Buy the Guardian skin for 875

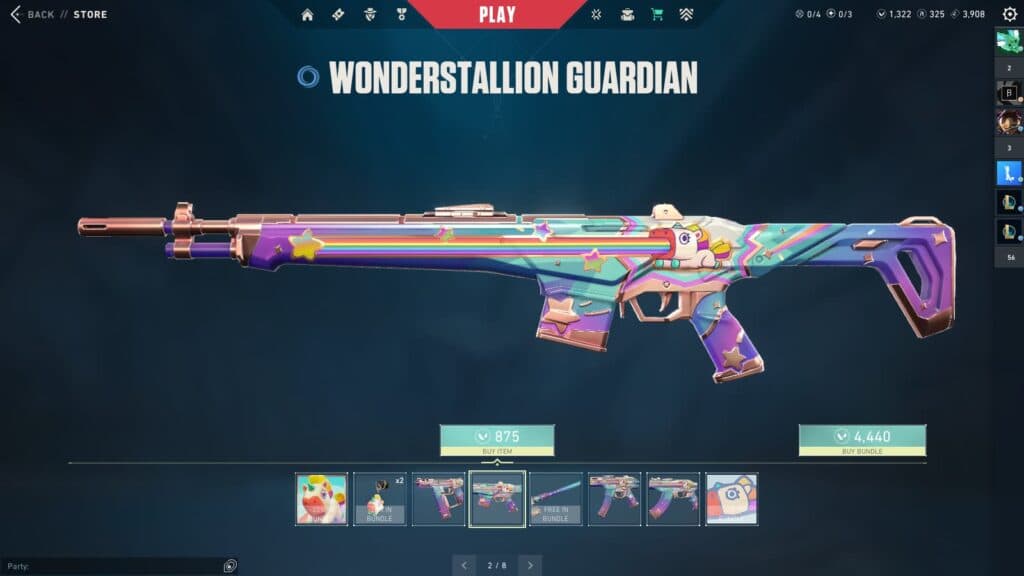[497, 440]
